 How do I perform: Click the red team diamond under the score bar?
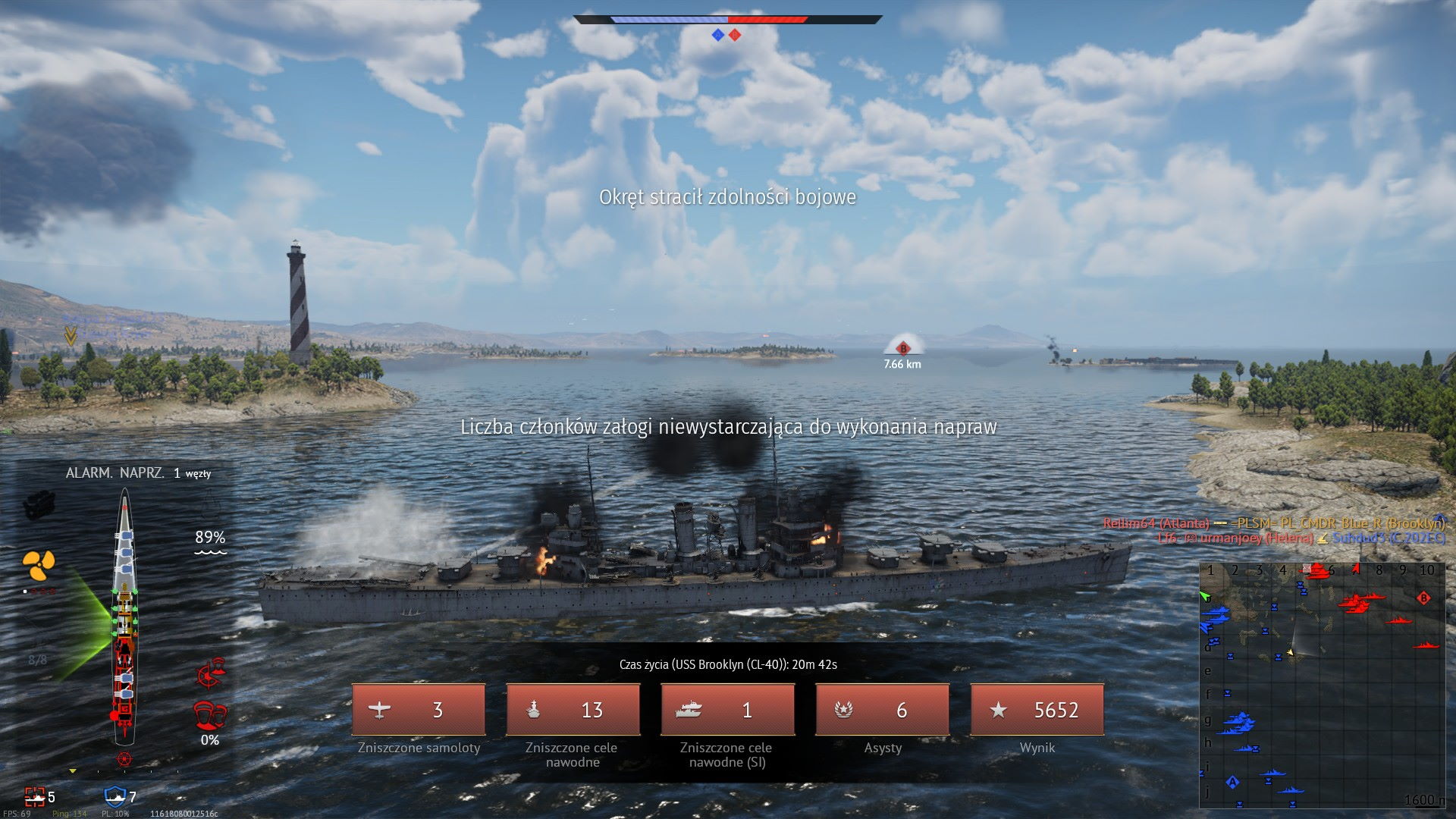coord(735,35)
